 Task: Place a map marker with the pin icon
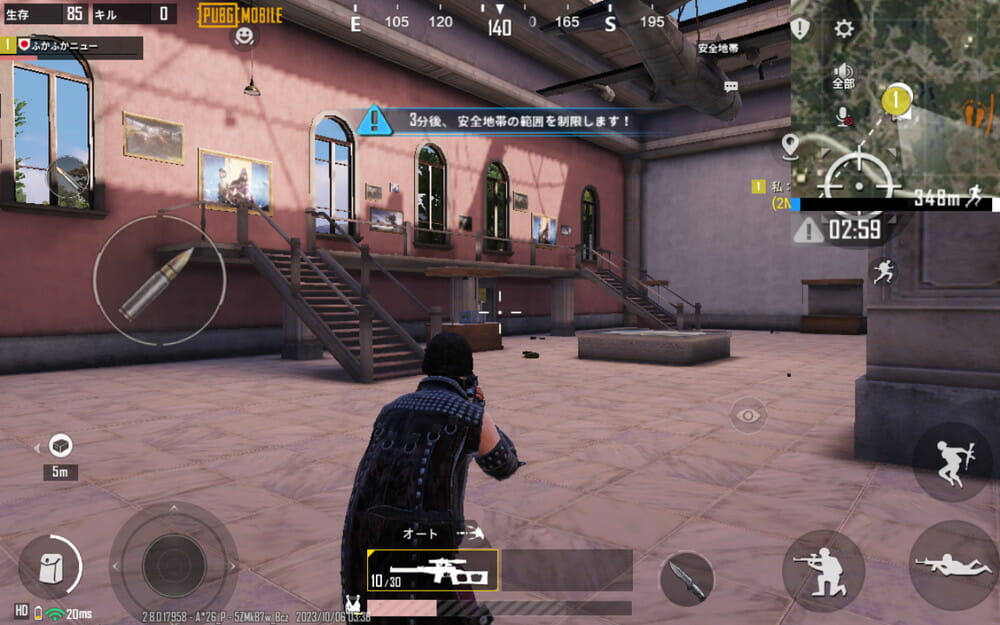point(791,147)
